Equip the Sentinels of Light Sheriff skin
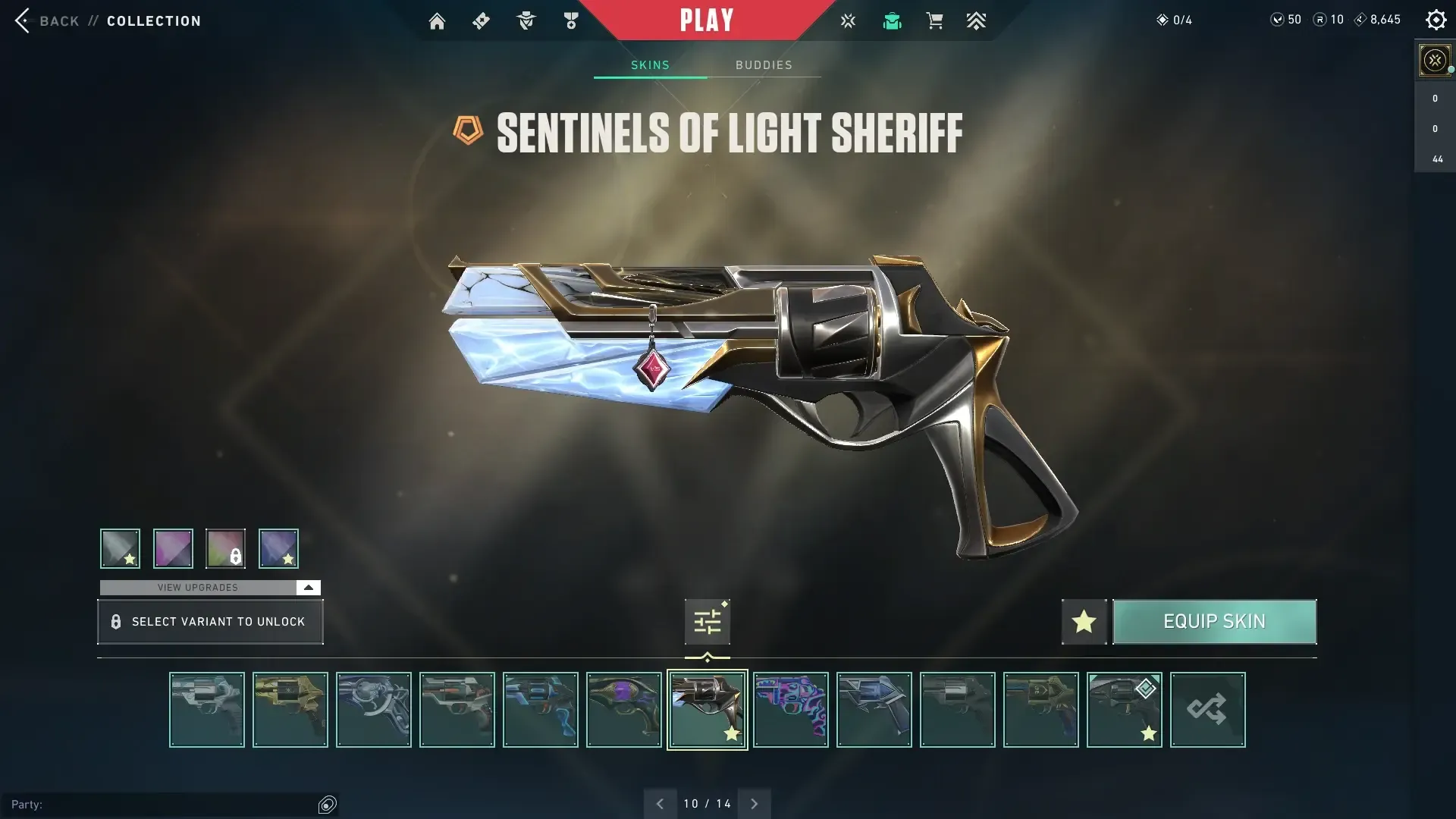The image size is (1456, 819). click(x=1214, y=622)
